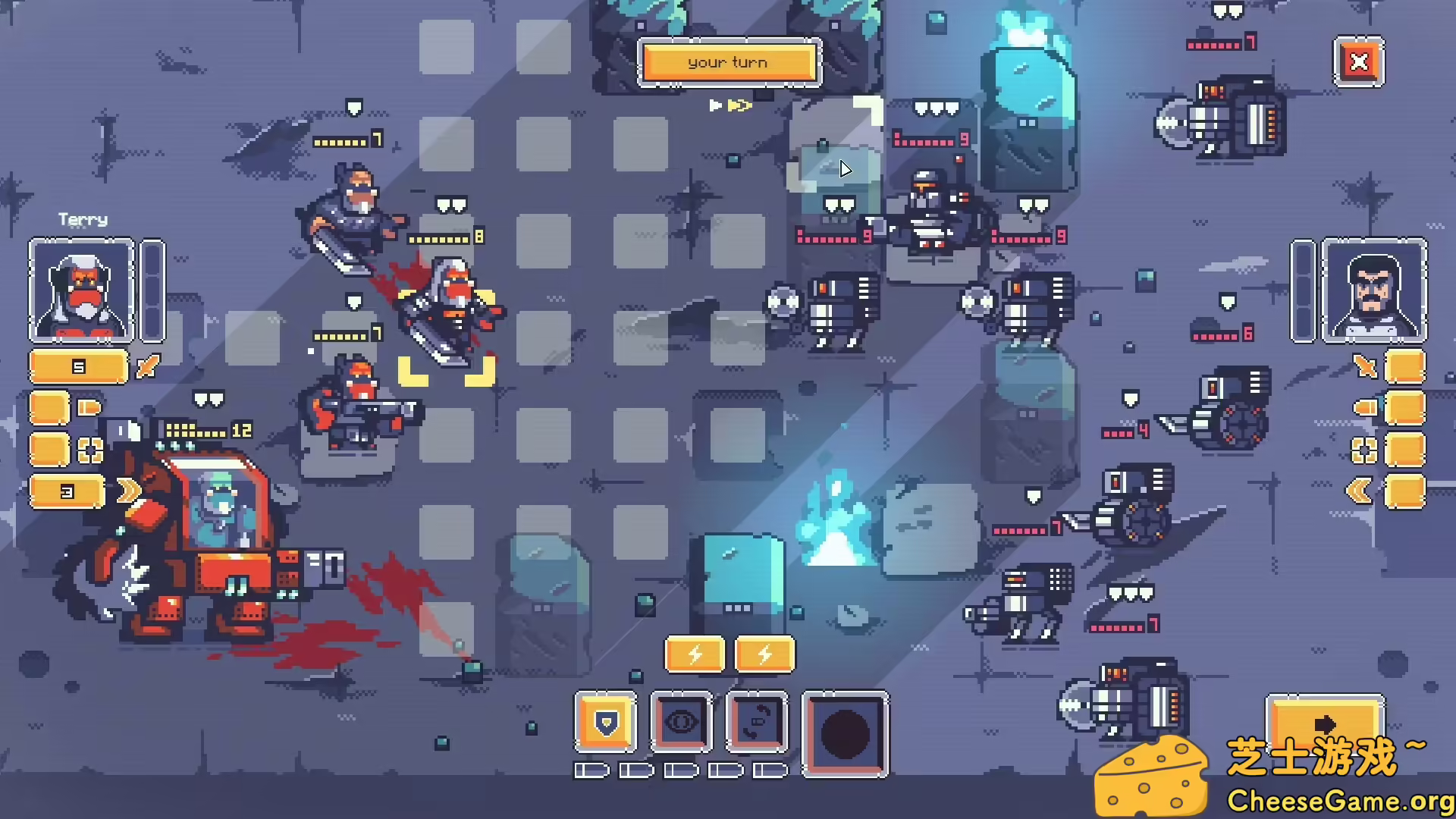Select the shield defense ability
This screenshot has width=1456, height=819.
click(x=606, y=722)
